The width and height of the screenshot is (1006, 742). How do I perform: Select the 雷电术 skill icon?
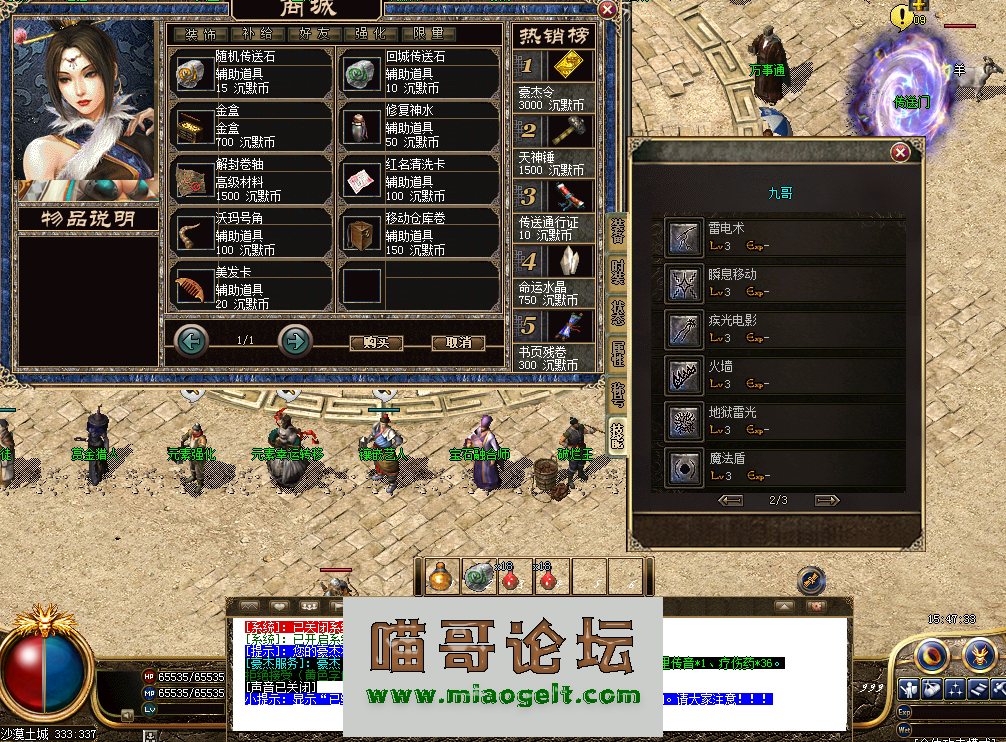point(685,237)
